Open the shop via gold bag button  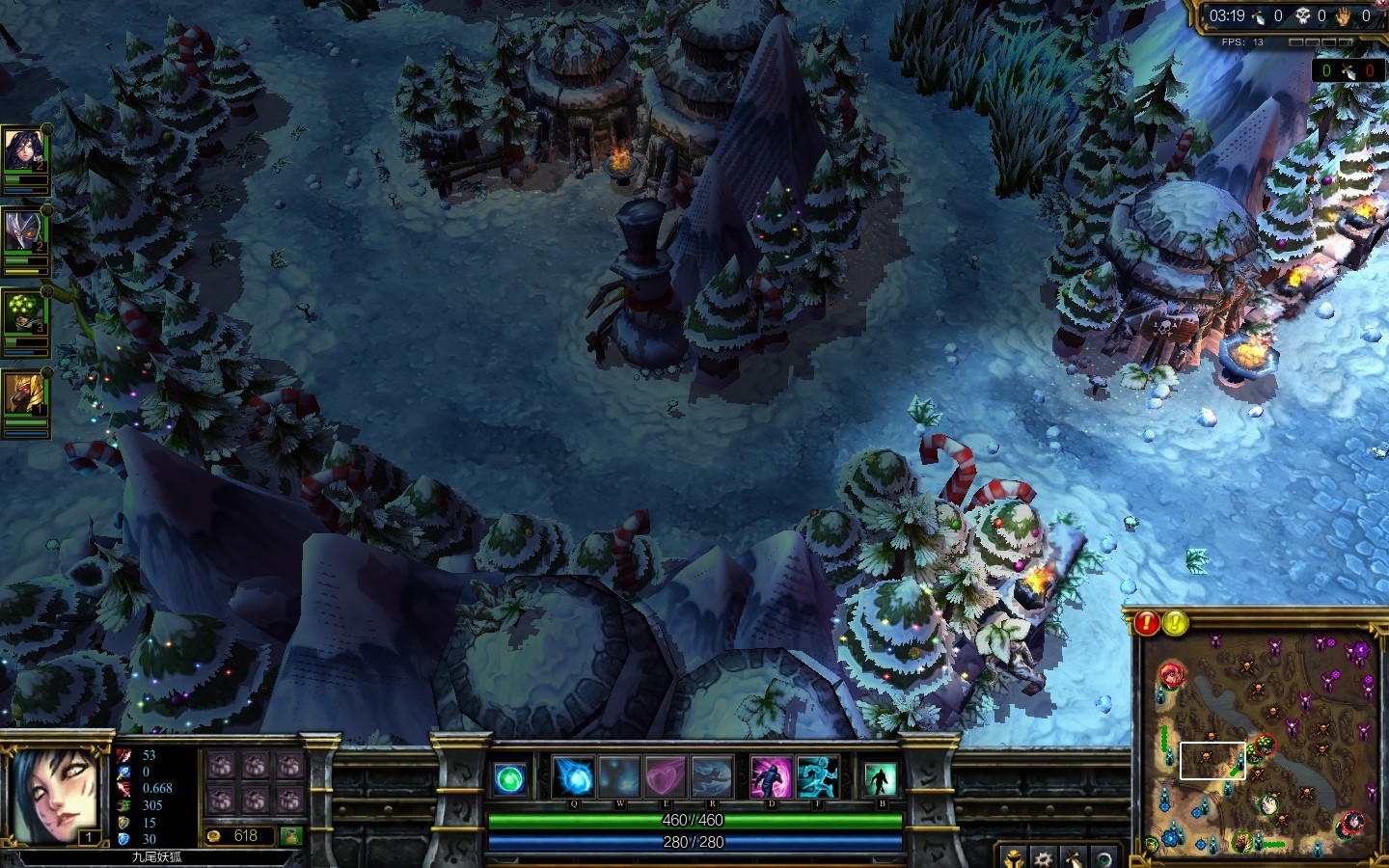pos(290,836)
